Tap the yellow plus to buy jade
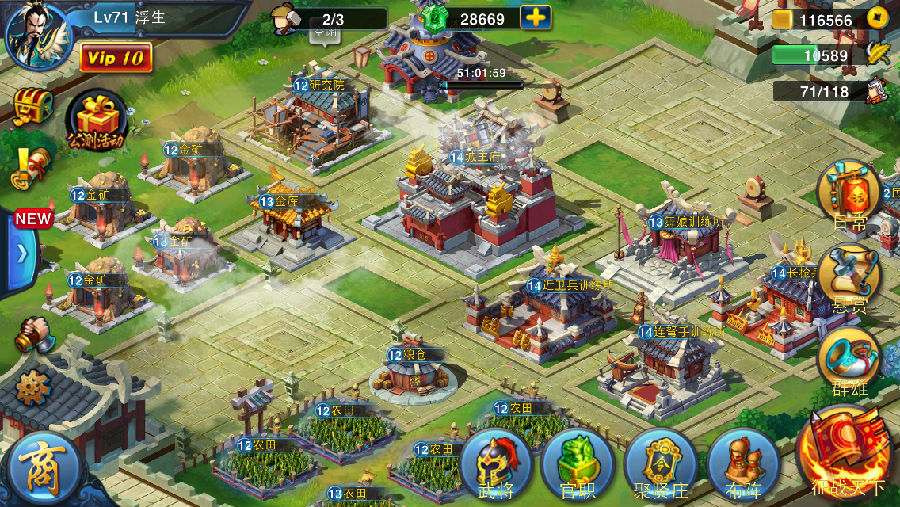Viewport: 900px width, 507px height. (x=536, y=18)
